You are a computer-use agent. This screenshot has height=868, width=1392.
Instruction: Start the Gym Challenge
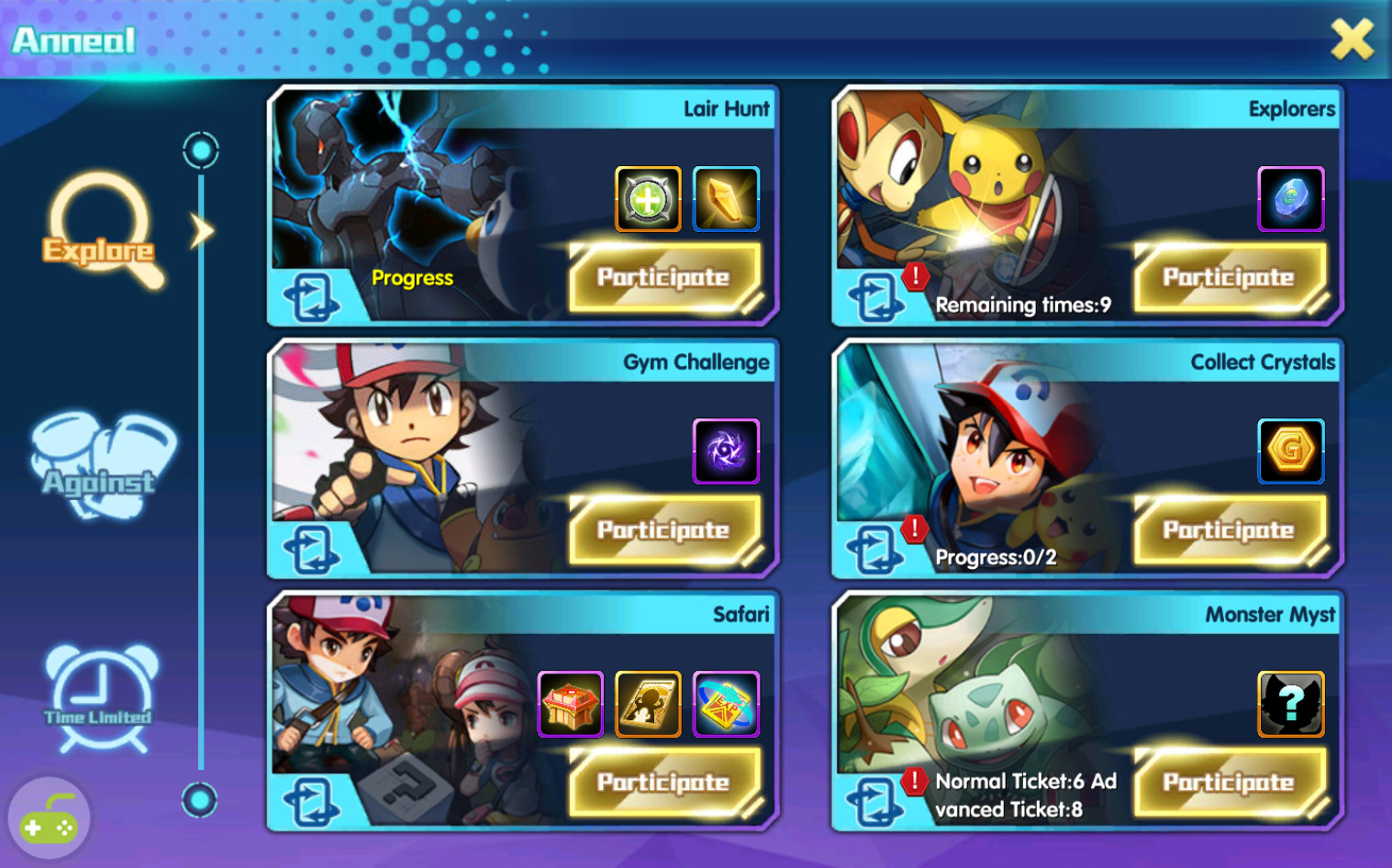[x=664, y=529]
